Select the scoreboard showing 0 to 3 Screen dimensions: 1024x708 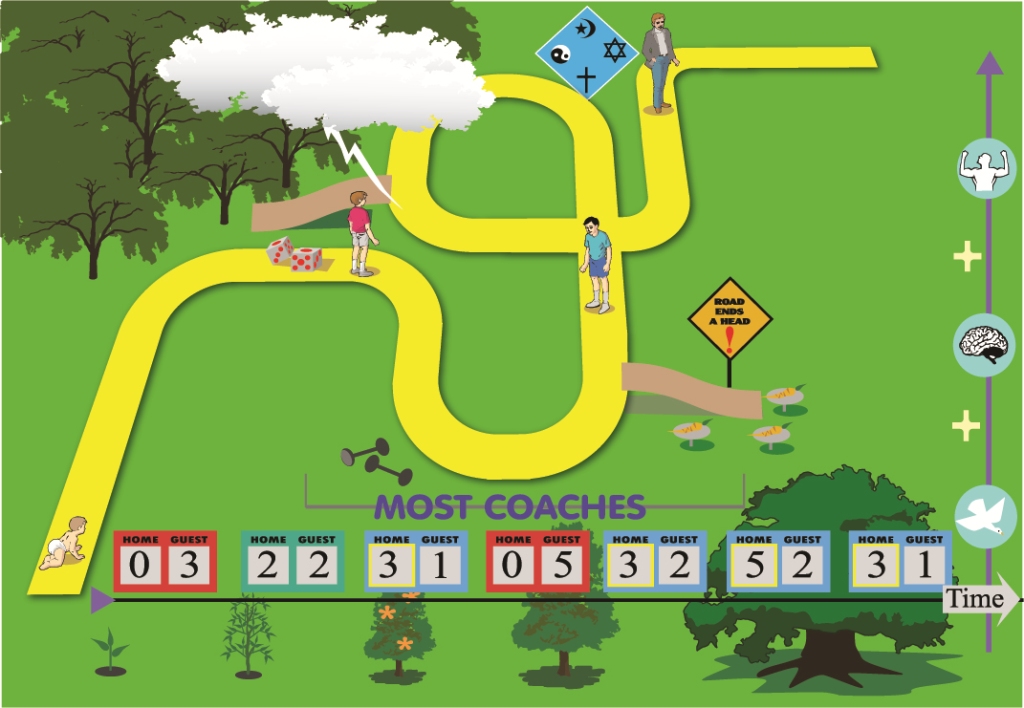coord(165,561)
